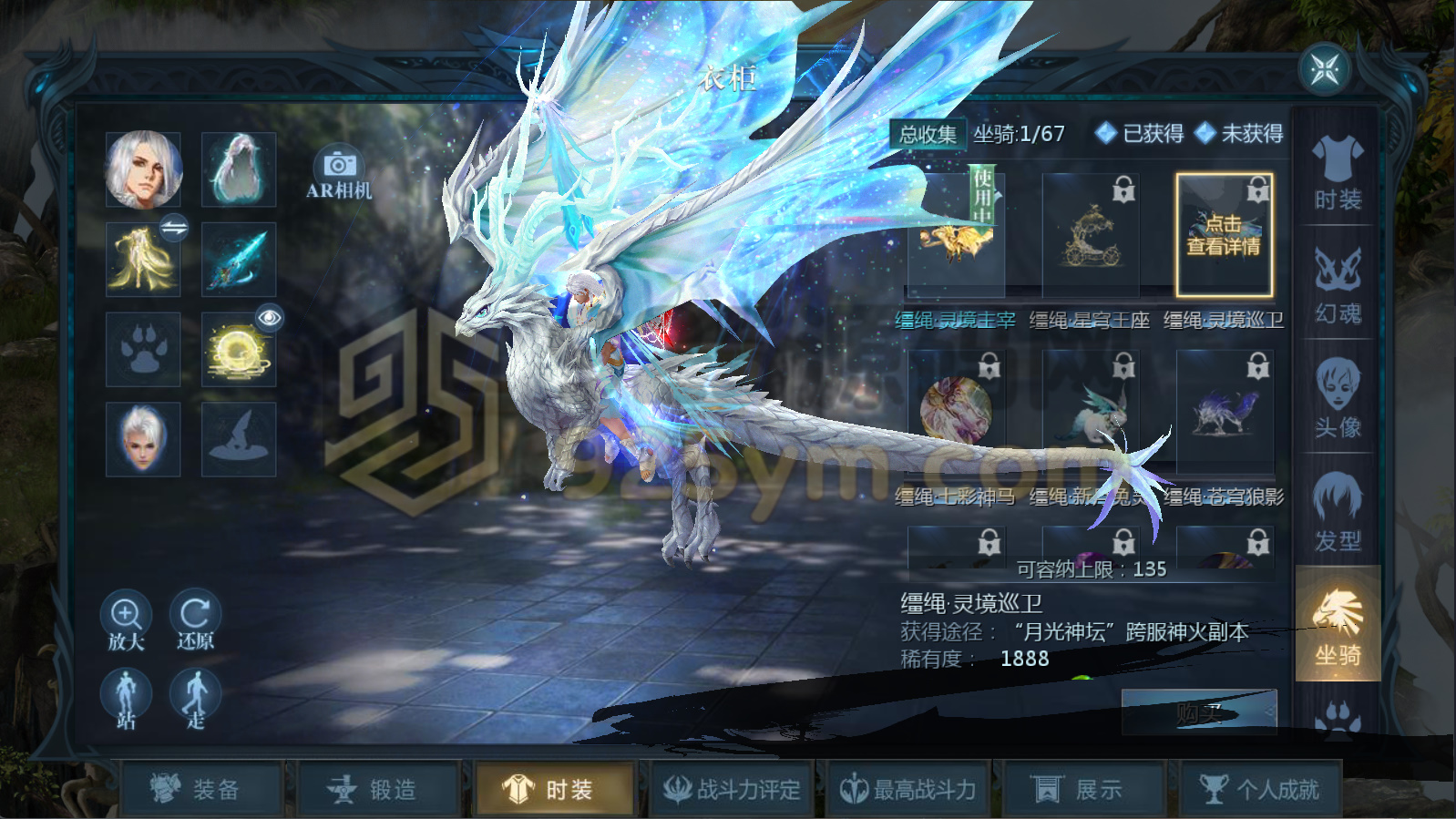Select the golden outfit costume slot icon
Viewport: 1456px width, 819px height.
(x=143, y=260)
